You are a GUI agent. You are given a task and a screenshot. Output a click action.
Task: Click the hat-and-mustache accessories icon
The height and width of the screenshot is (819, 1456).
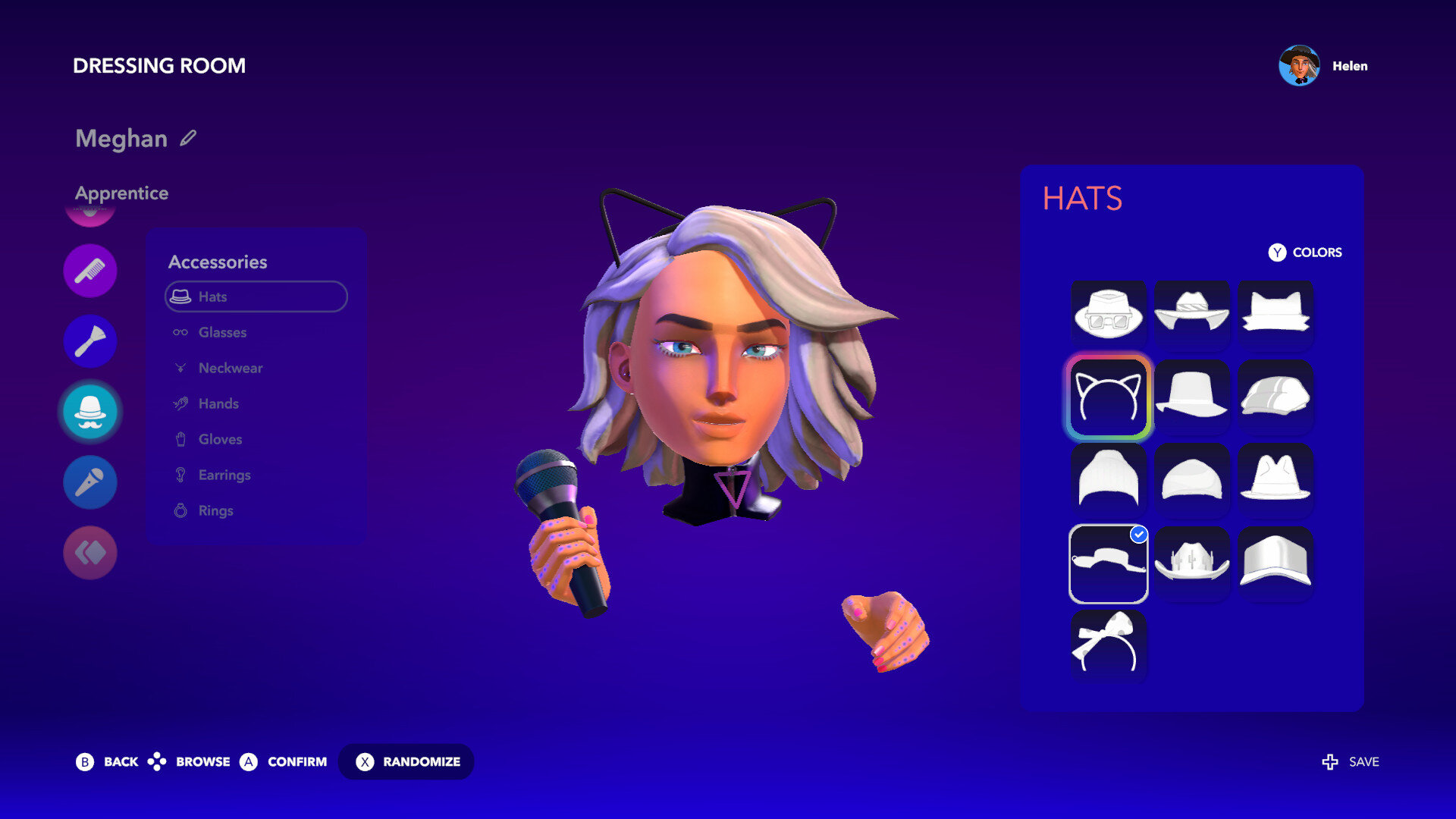pyautogui.click(x=90, y=412)
